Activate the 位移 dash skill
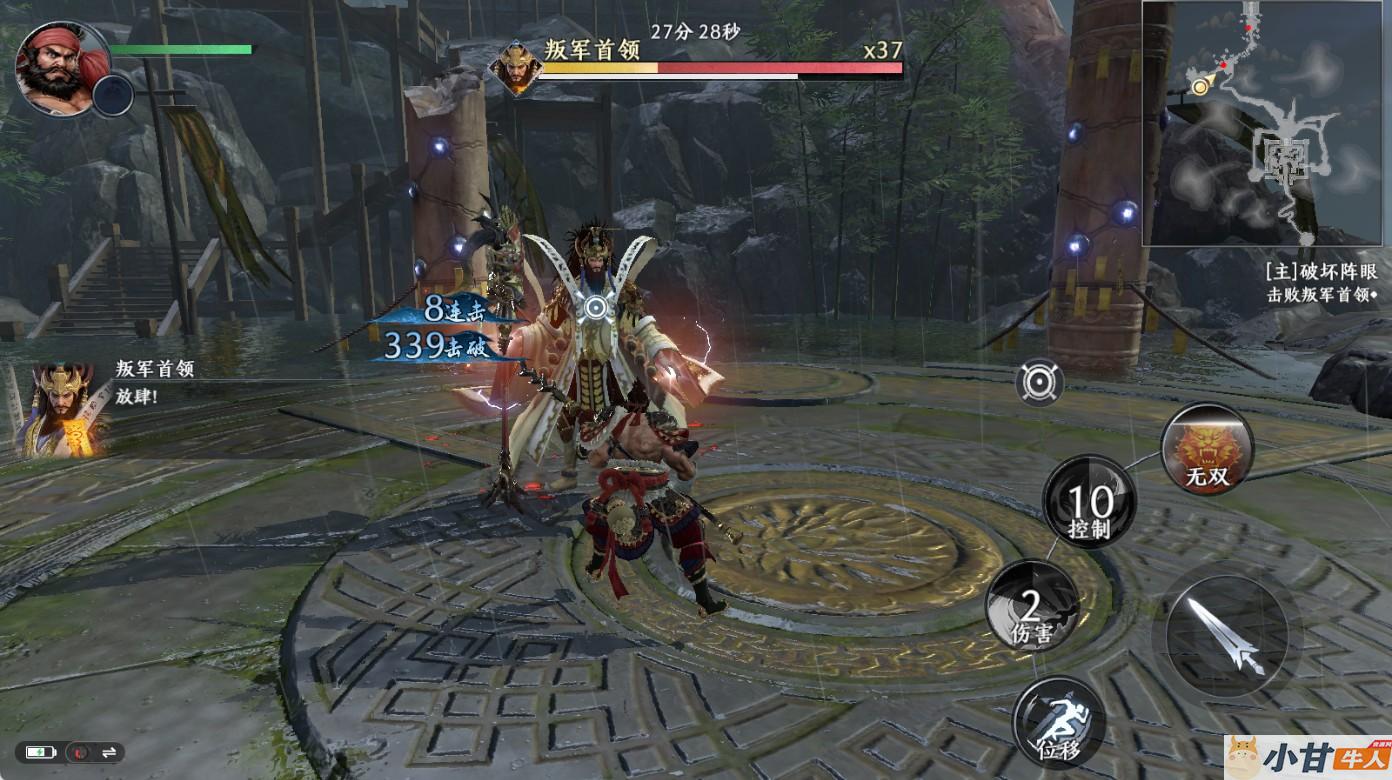1392x780 pixels. (x=1058, y=723)
